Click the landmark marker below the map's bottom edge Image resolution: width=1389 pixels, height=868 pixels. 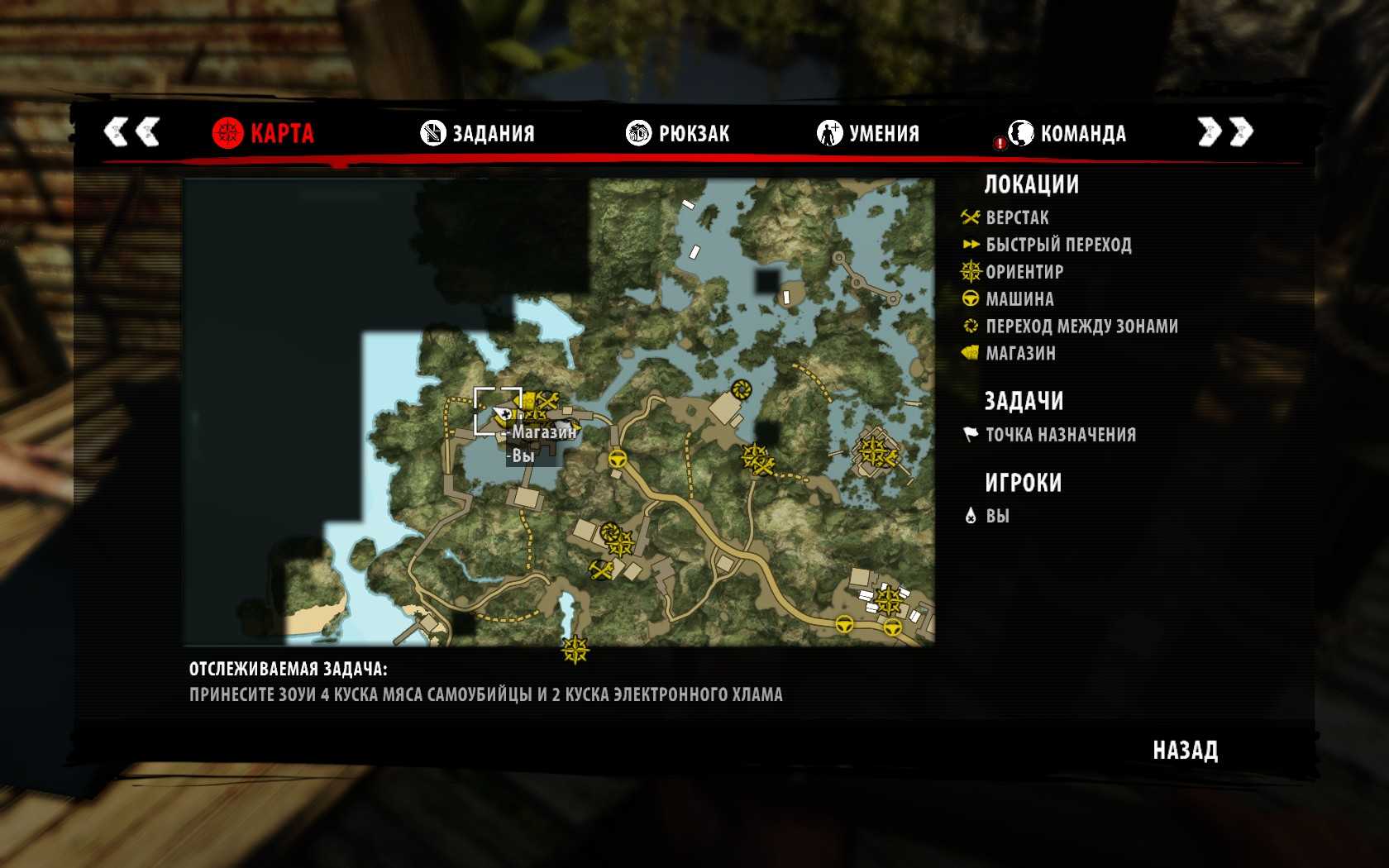click(575, 651)
